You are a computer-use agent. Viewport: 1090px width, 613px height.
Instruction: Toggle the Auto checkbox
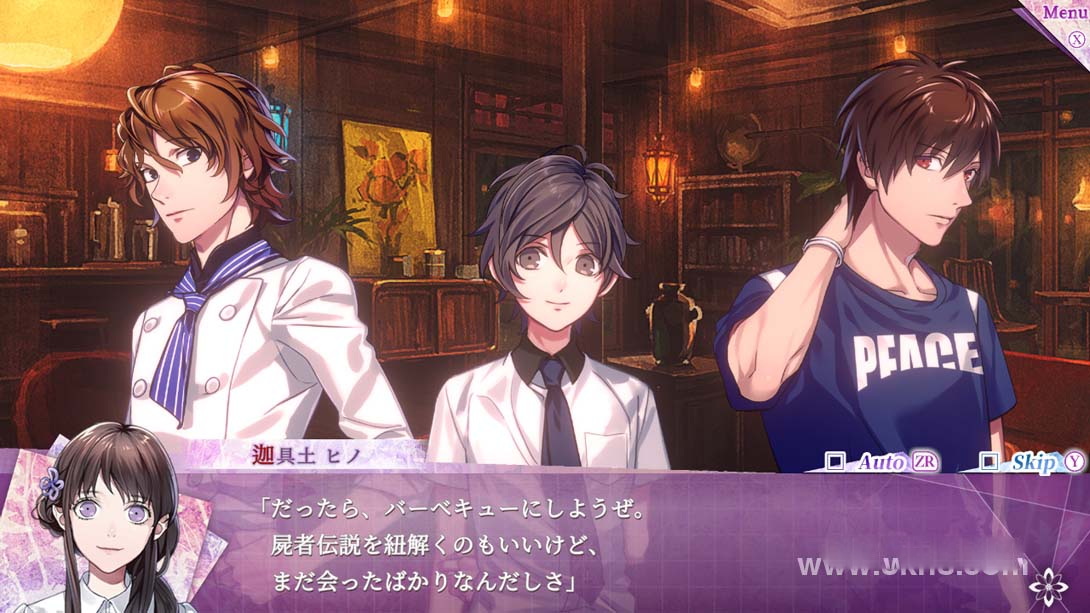pyautogui.click(x=836, y=461)
